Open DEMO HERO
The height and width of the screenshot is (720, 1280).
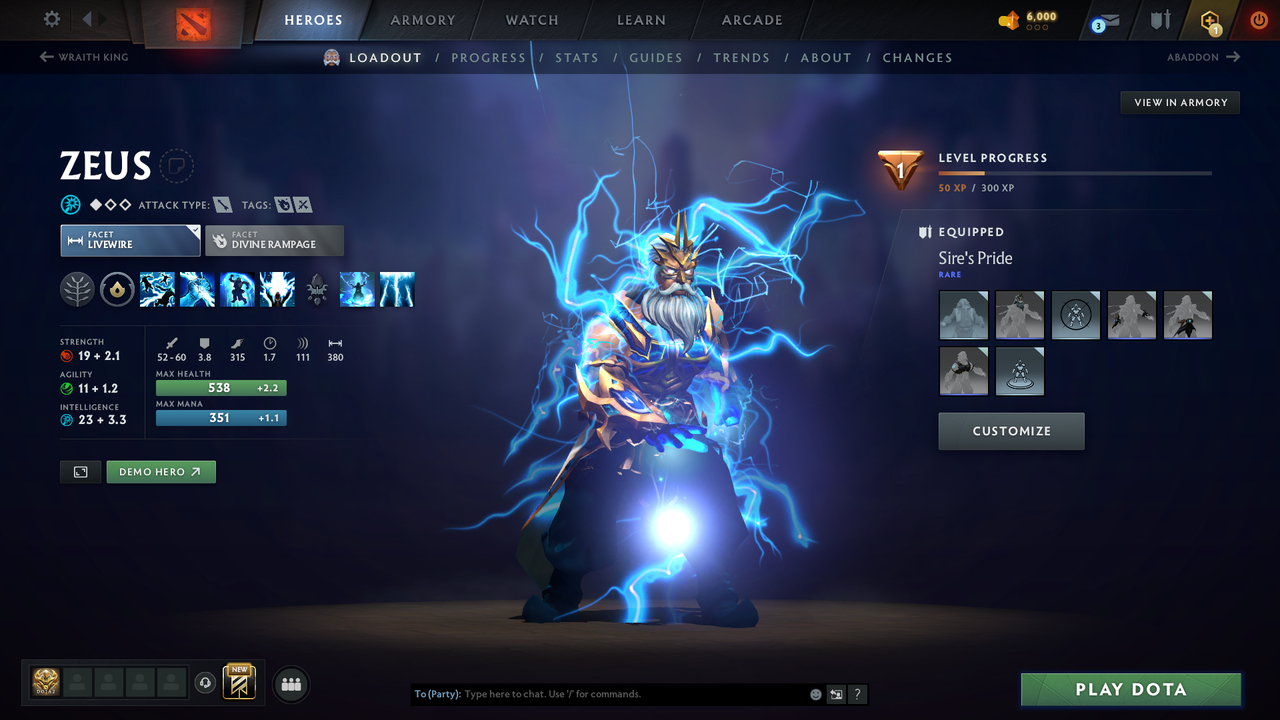pos(161,471)
